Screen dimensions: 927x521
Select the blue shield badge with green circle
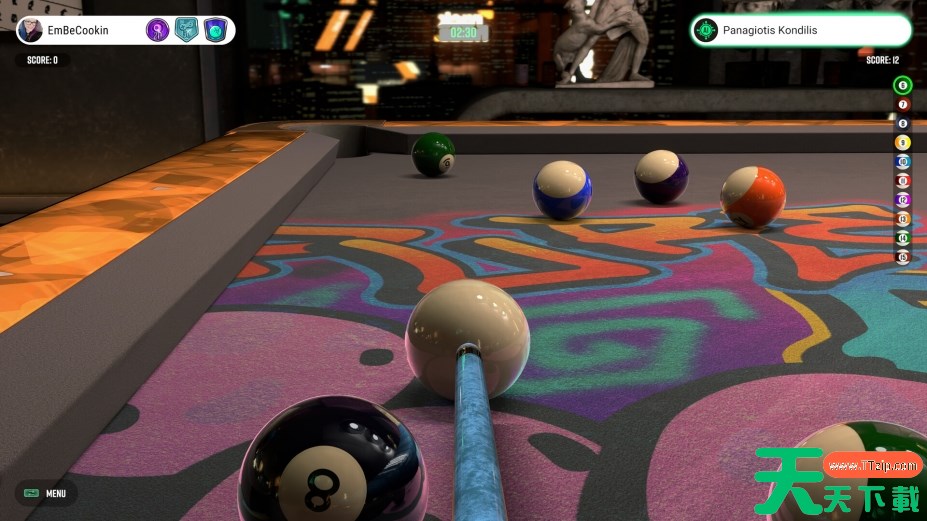pyautogui.click(x=215, y=30)
